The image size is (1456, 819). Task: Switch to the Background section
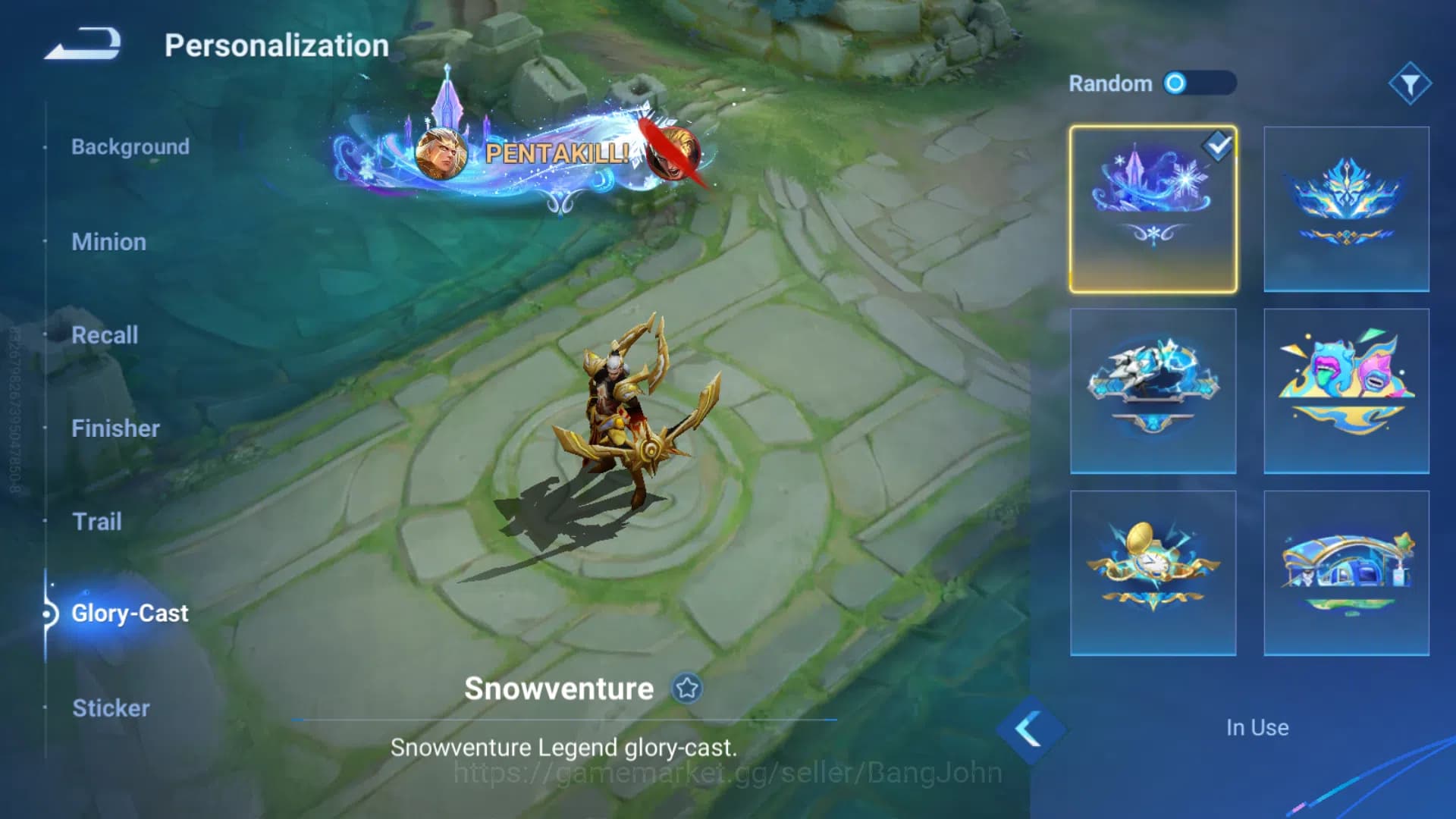click(x=130, y=147)
